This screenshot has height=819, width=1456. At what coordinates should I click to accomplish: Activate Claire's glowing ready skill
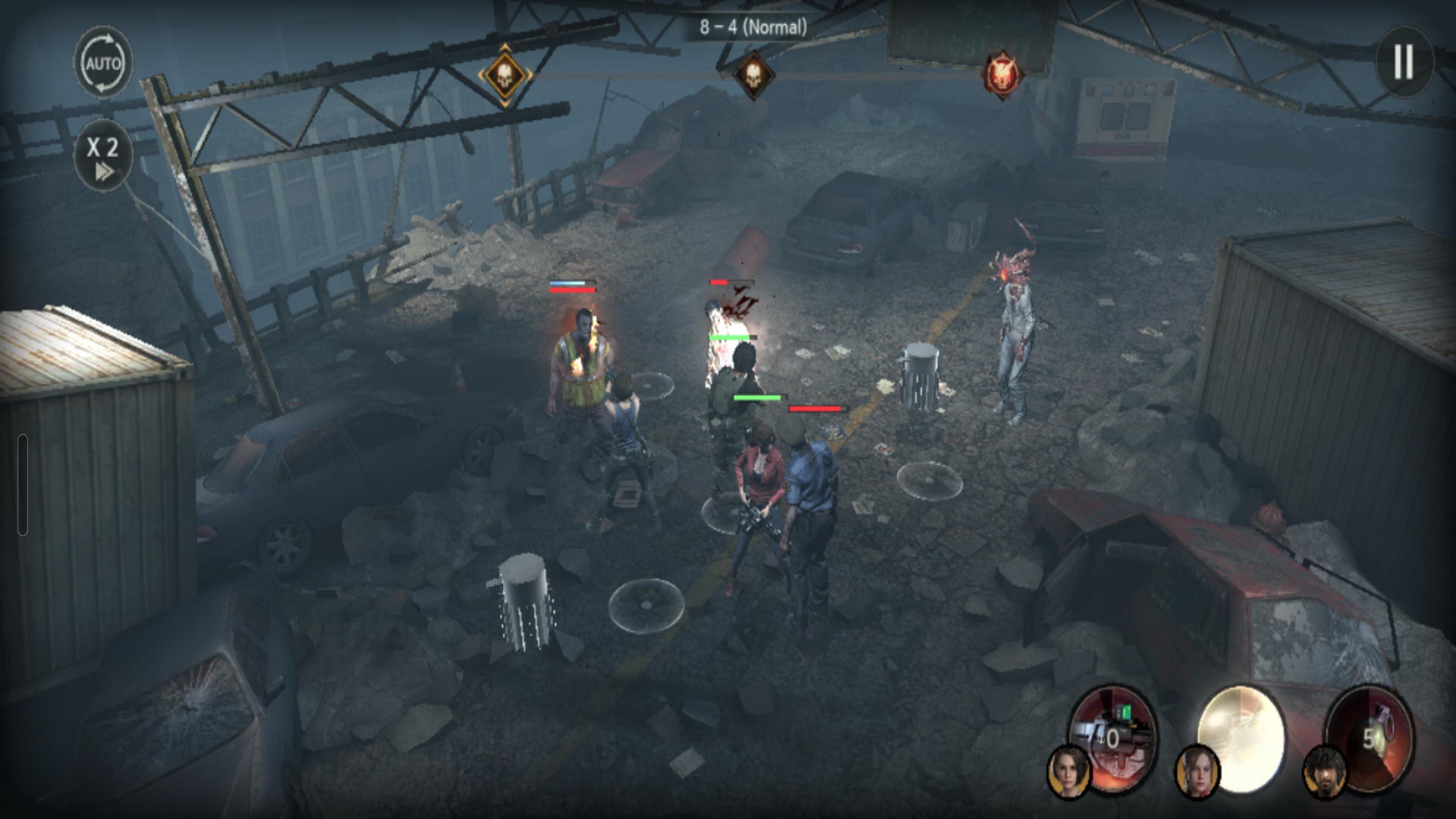(x=1241, y=733)
